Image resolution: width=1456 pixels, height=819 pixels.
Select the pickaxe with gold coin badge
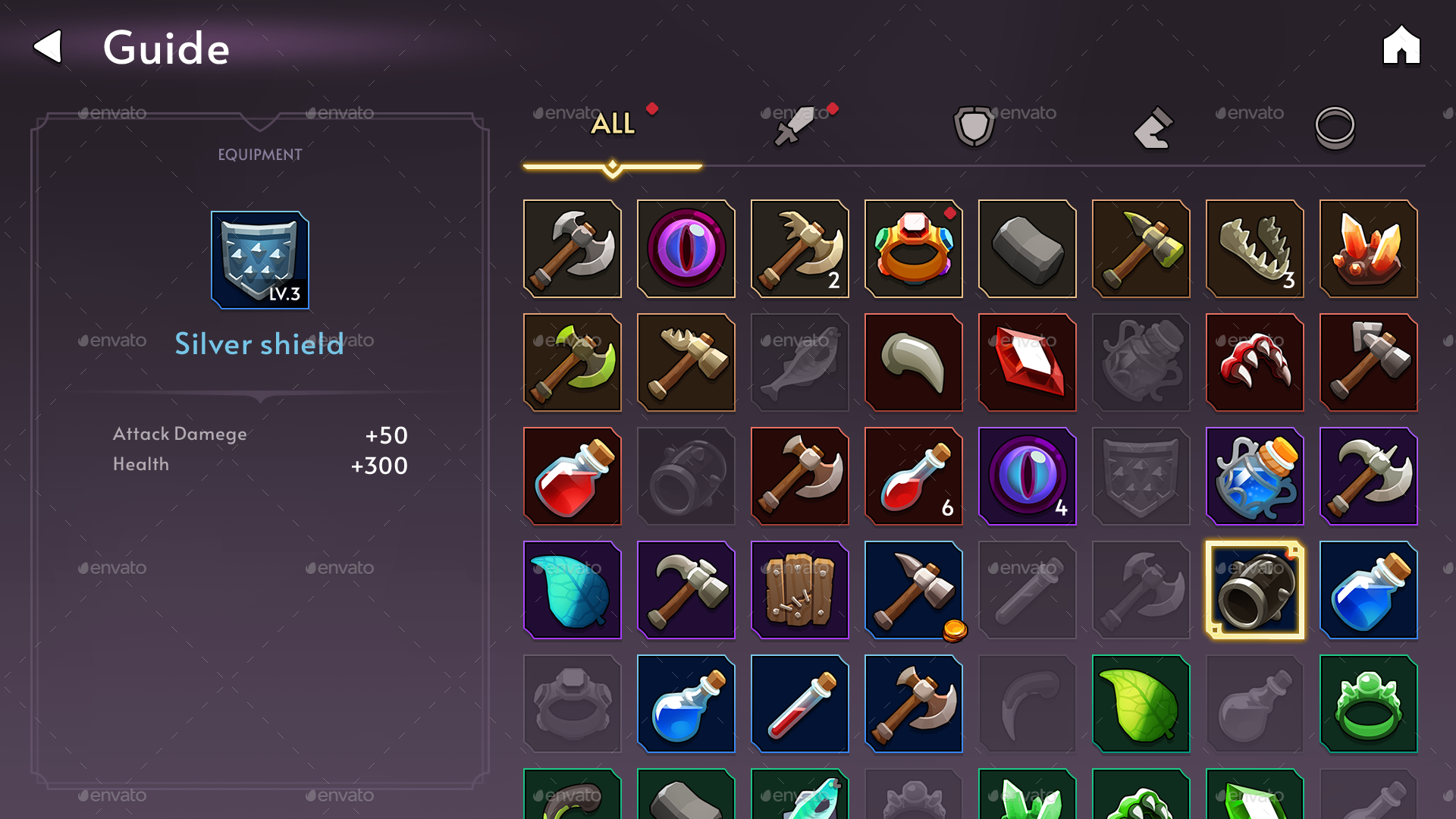pyautogui.click(x=914, y=590)
